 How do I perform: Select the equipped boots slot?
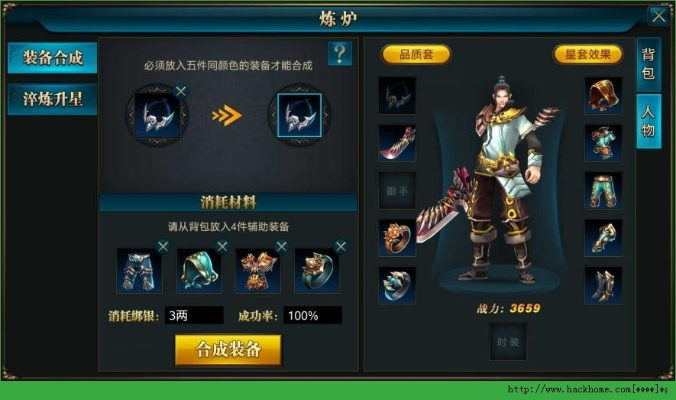(603, 284)
